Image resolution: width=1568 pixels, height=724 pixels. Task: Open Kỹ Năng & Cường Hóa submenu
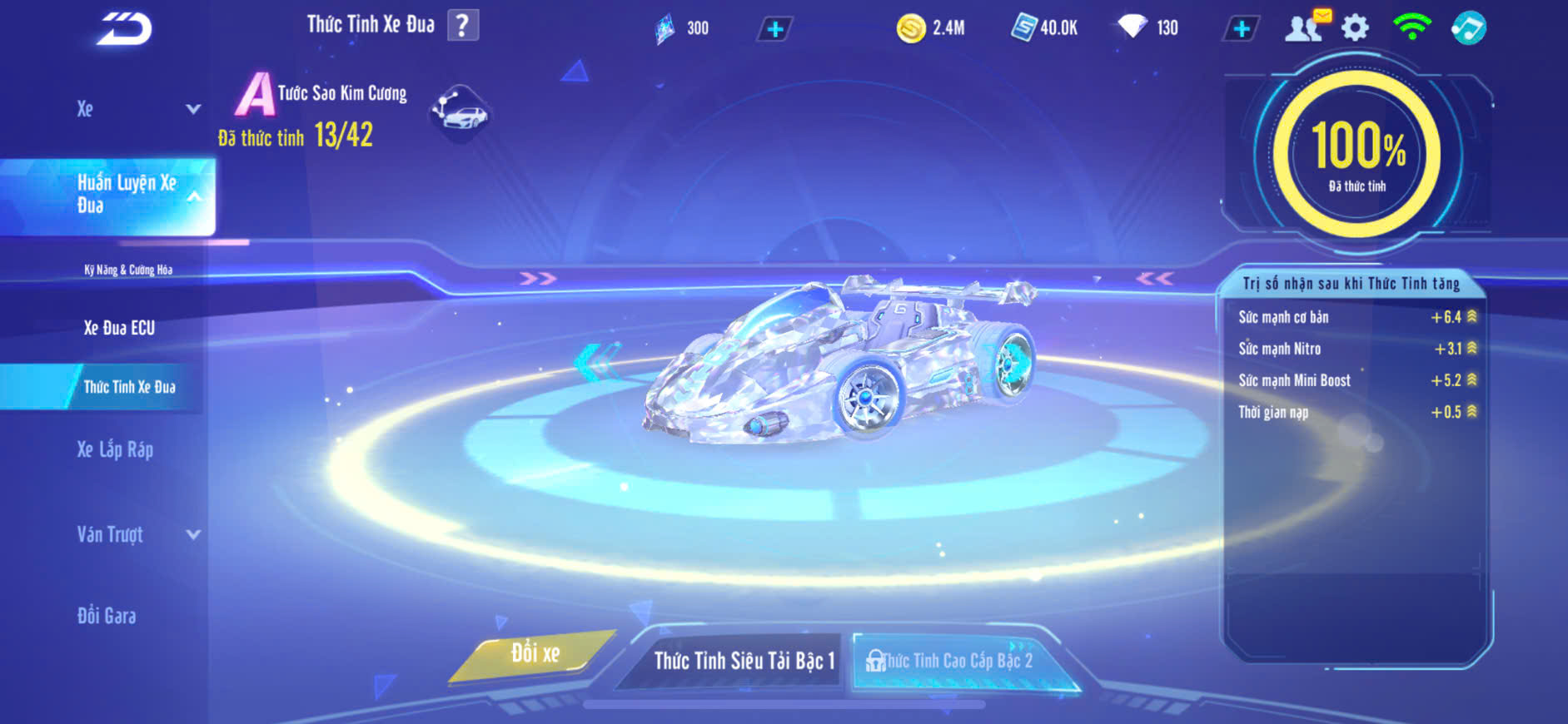coord(128,270)
